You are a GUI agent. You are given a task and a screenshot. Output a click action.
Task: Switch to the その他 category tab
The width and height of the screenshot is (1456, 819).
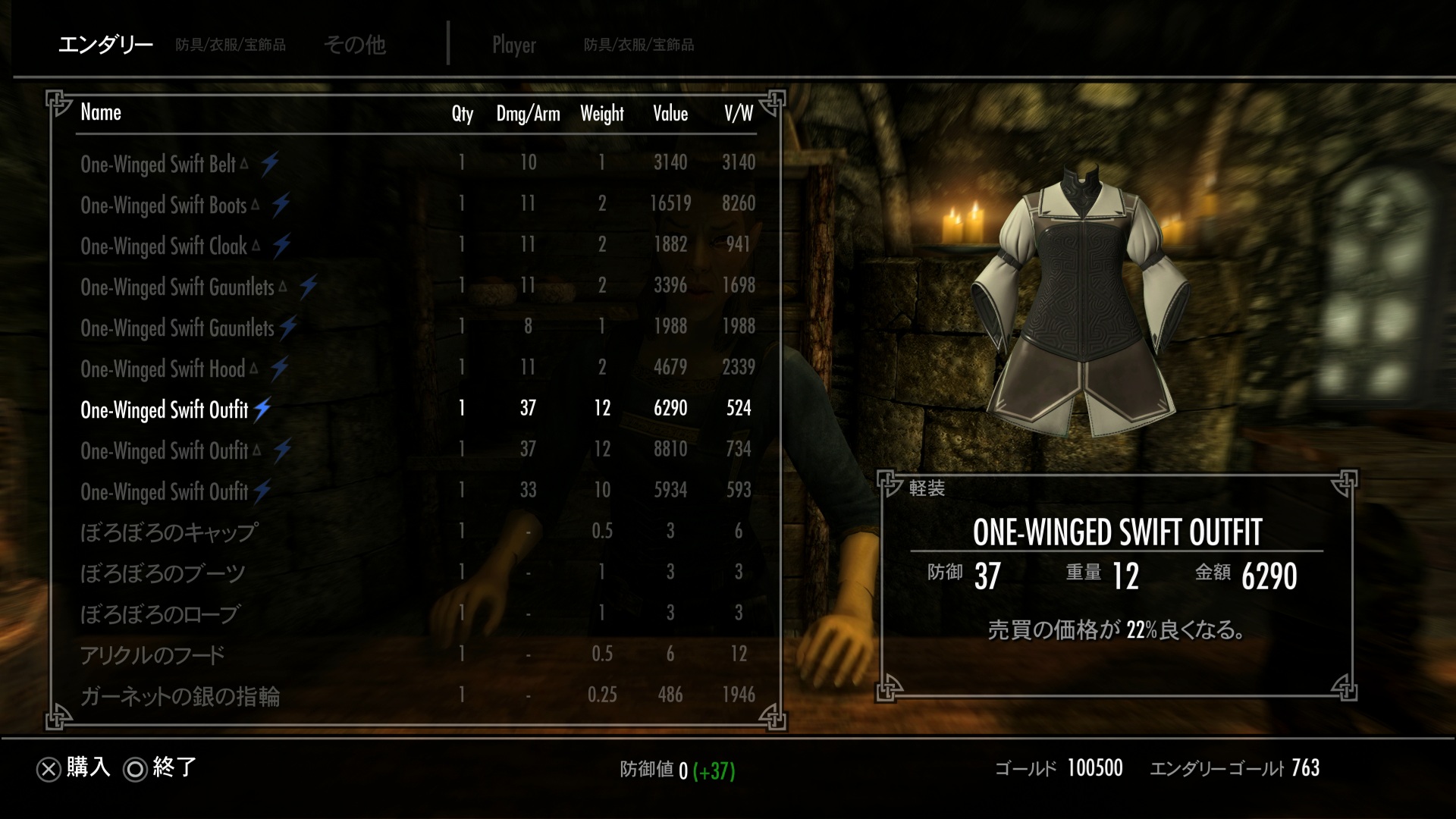355,45
